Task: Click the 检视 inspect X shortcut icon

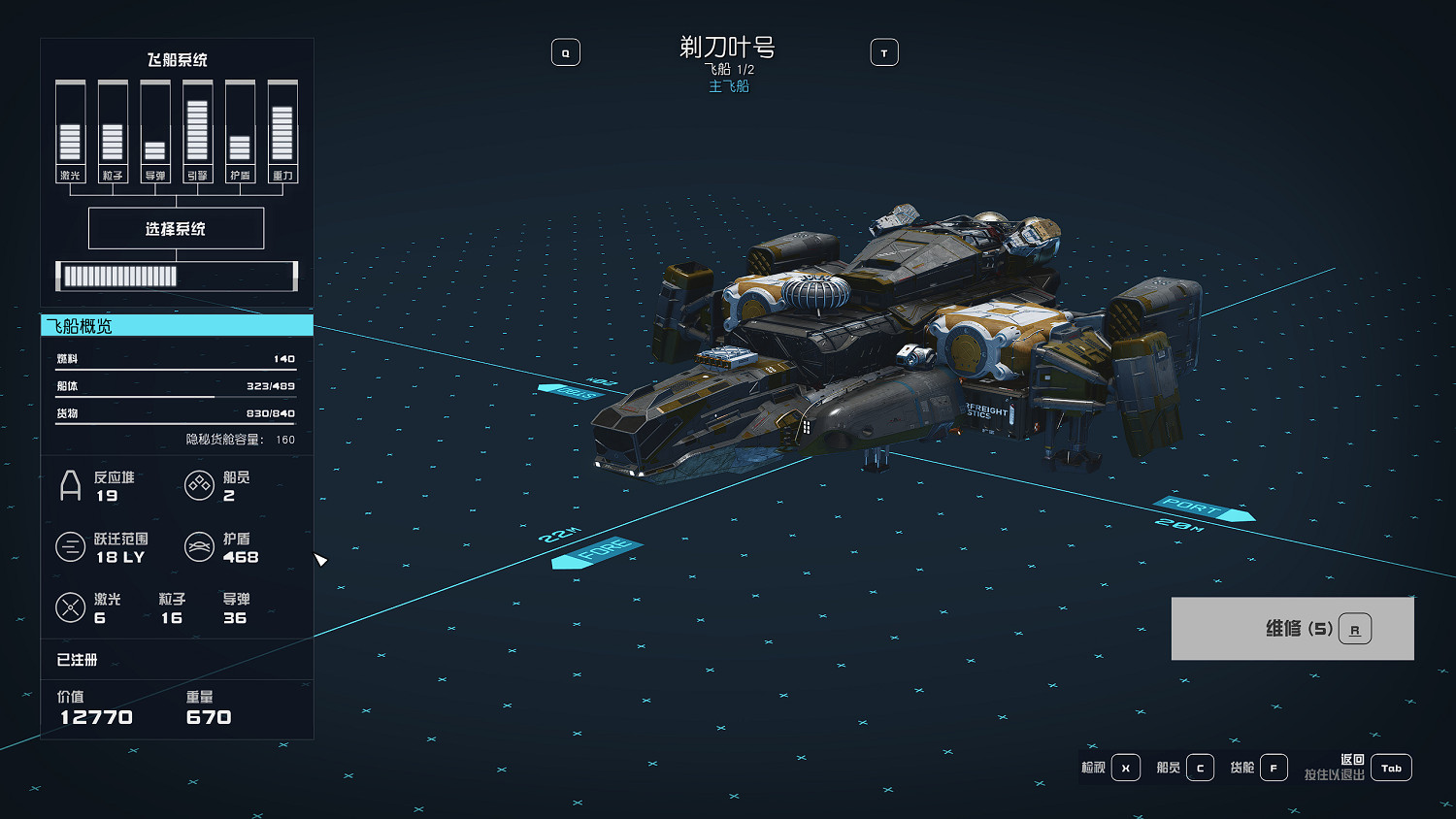Action: (x=1125, y=767)
